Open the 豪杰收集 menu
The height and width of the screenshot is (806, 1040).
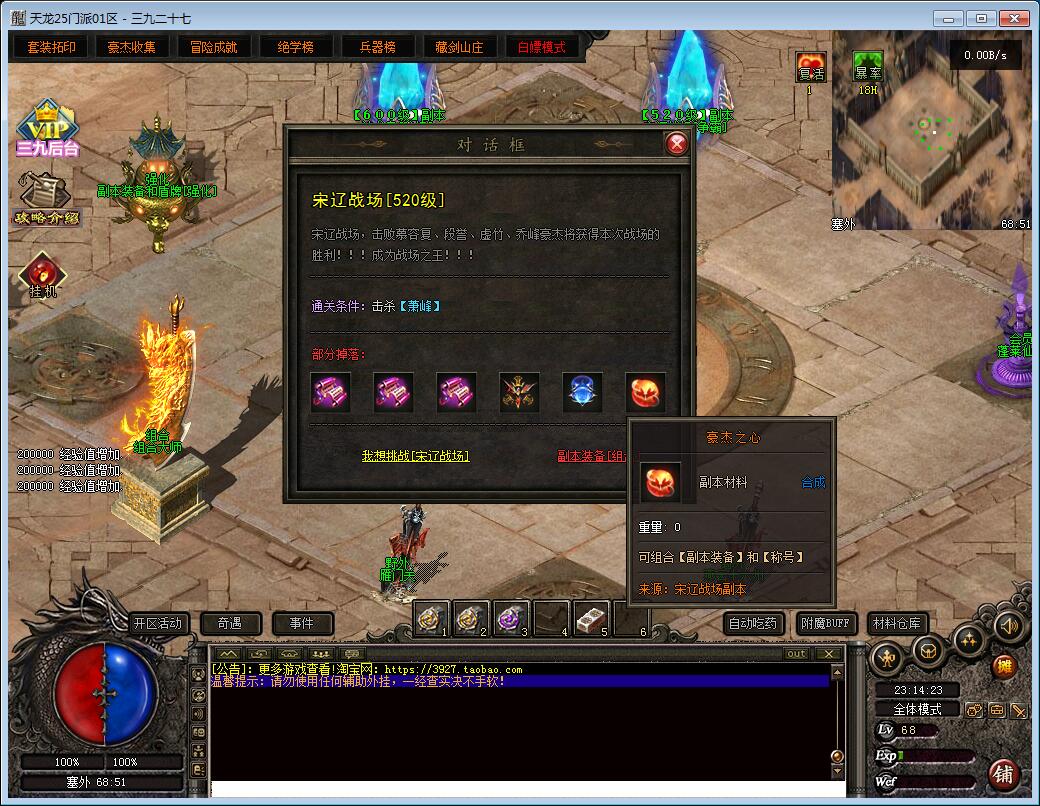(x=132, y=47)
